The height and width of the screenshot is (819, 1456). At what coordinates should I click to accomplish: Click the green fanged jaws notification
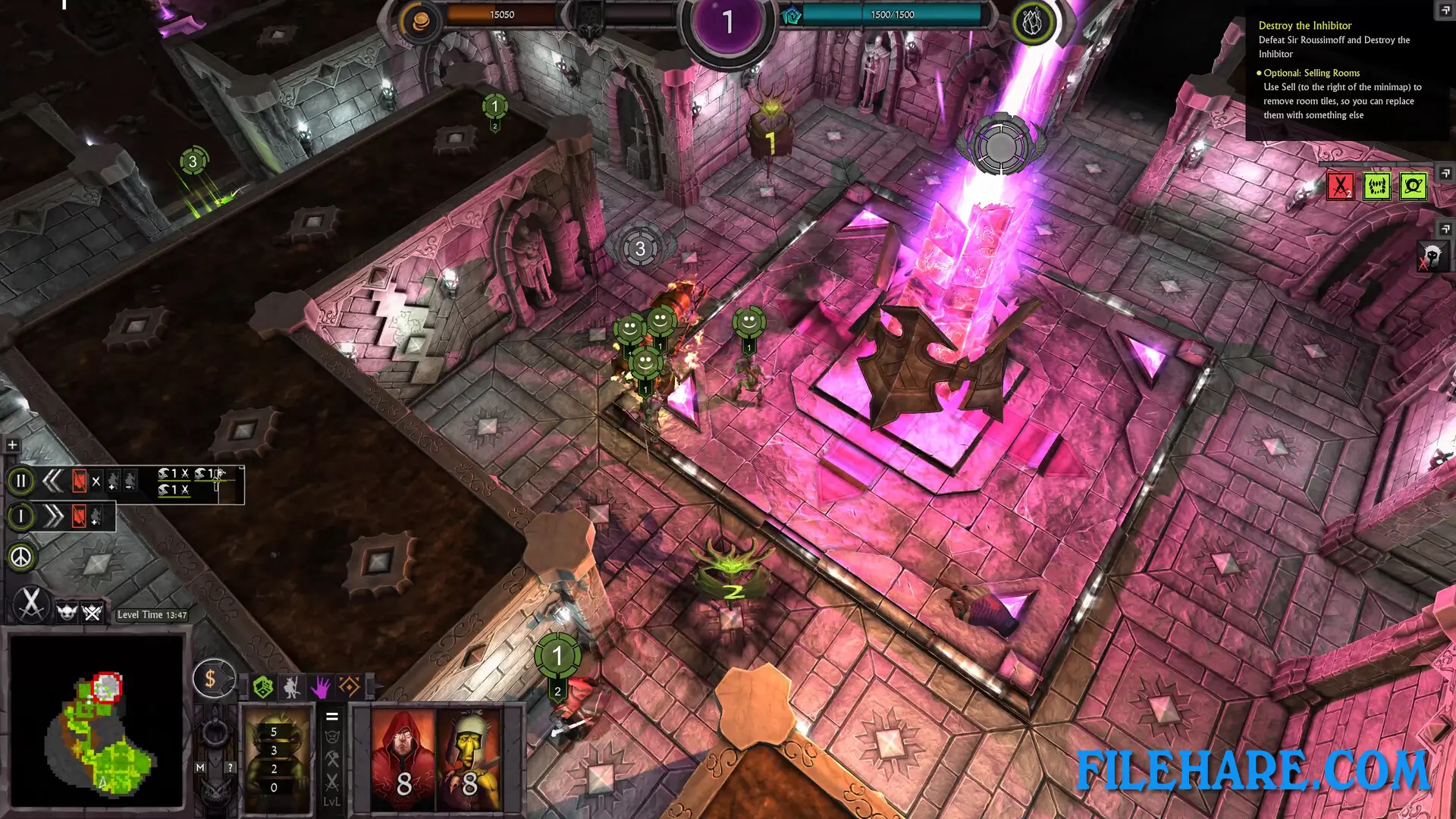click(1376, 187)
